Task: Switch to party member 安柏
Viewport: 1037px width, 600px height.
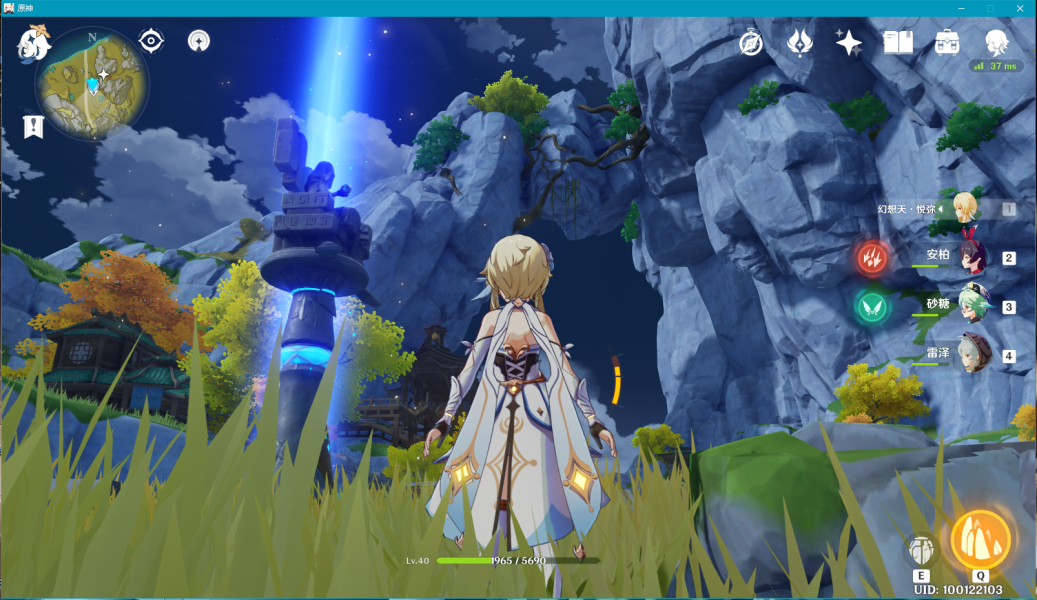Action: [971, 257]
